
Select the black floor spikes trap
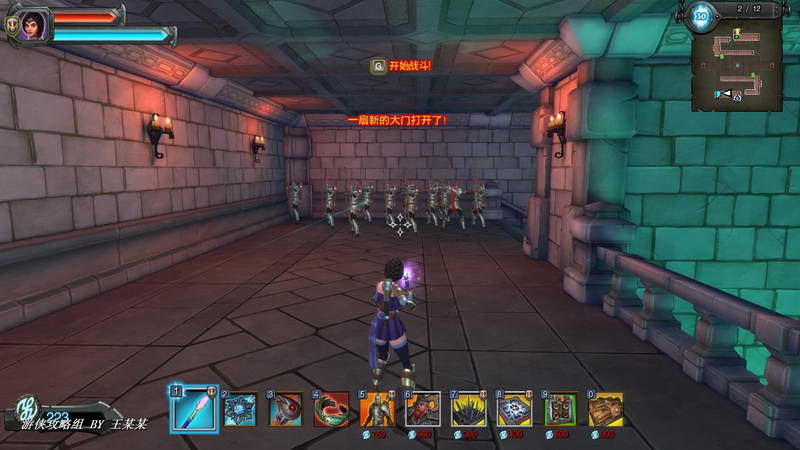[469, 409]
